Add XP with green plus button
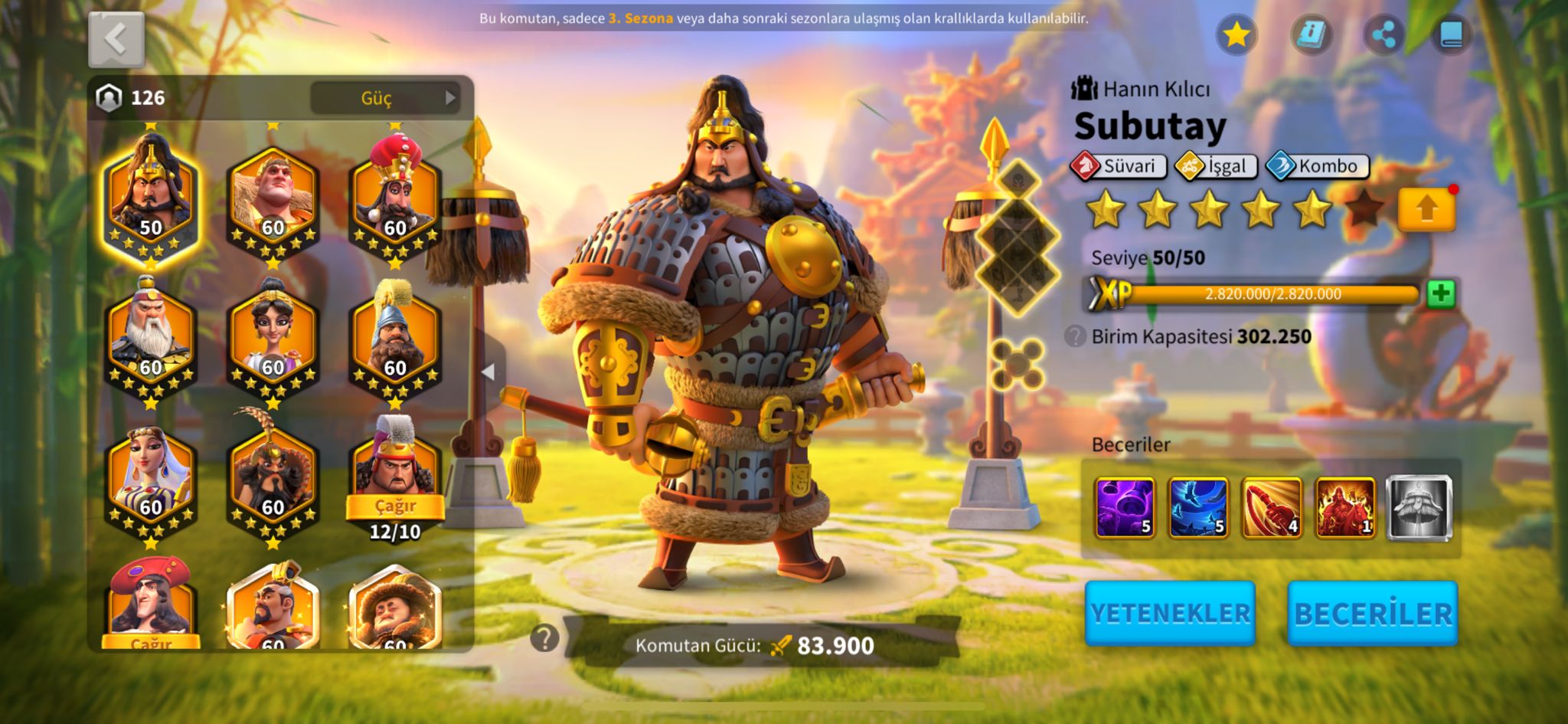The height and width of the screenshot is (724, 1568). point(1441,293)
